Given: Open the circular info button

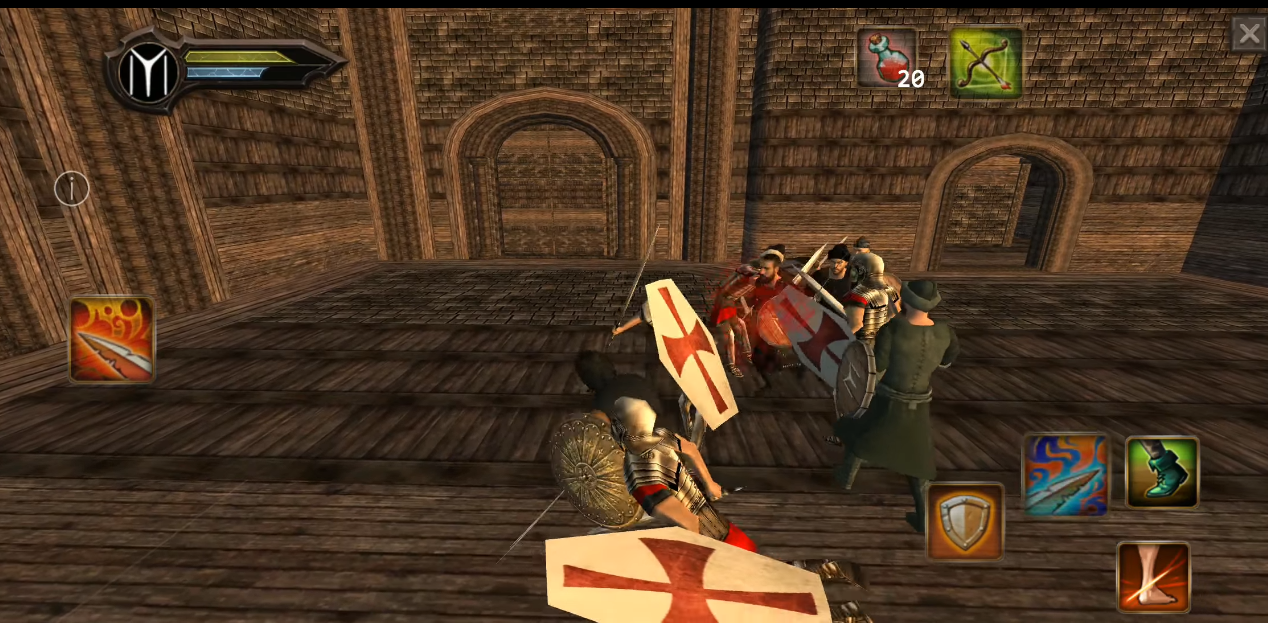Looking at the screenshot, I should pos(72,188).
